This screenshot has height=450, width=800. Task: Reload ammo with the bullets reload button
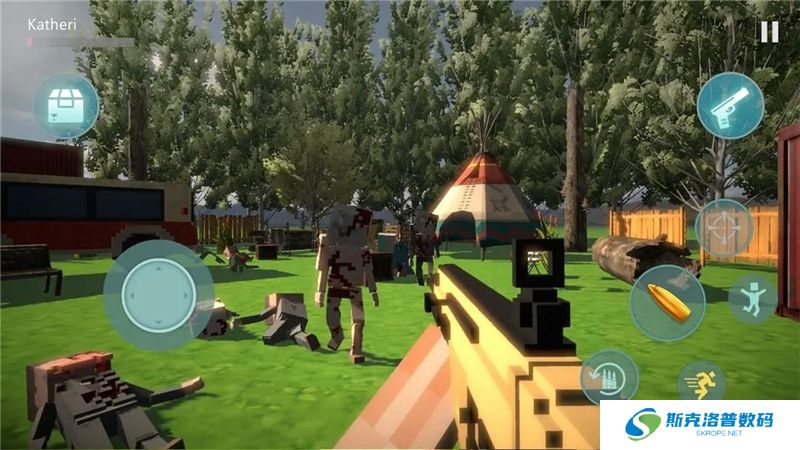(x=609, y=377)
